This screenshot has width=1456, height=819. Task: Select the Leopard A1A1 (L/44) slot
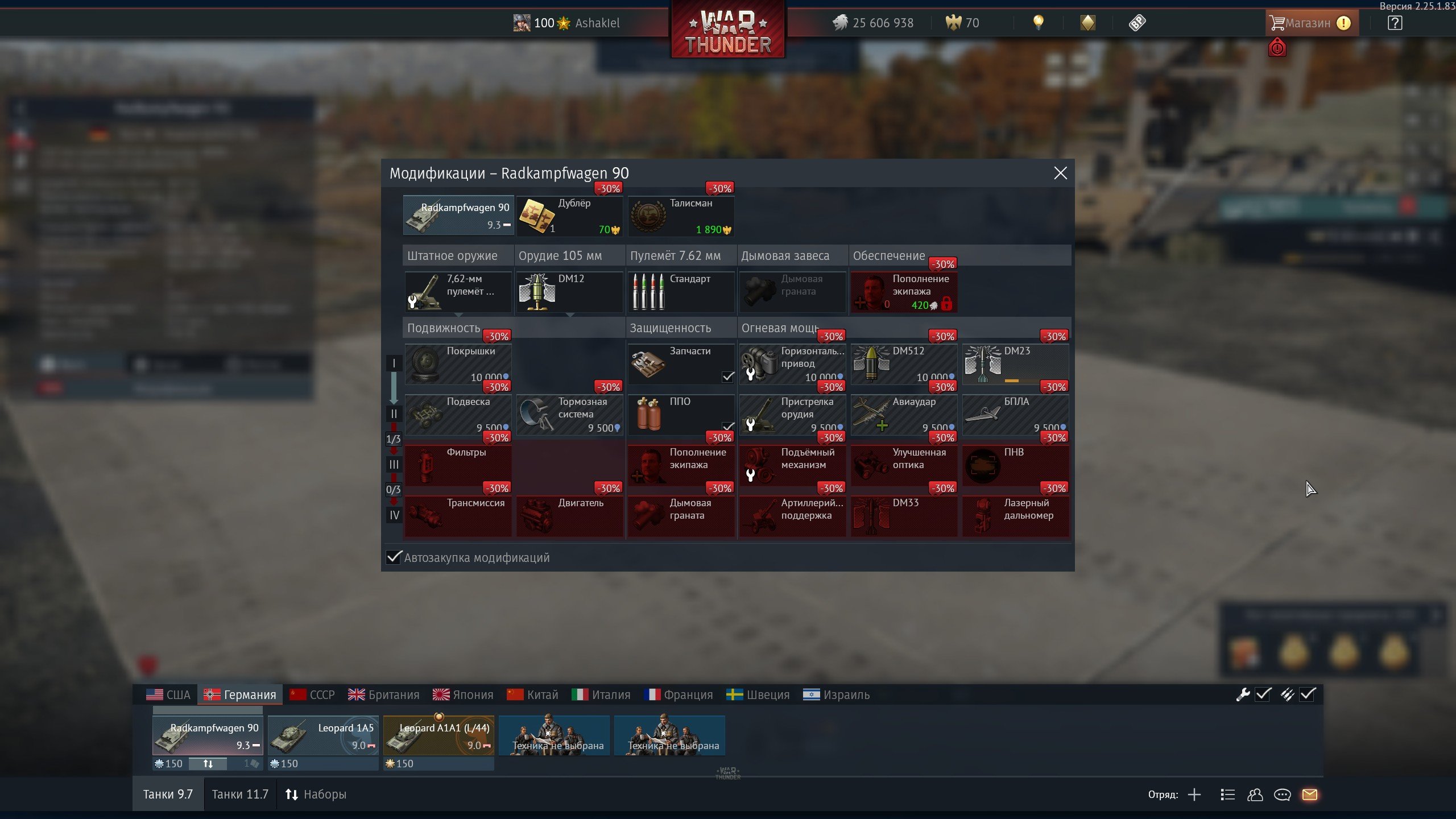point(439,736)
